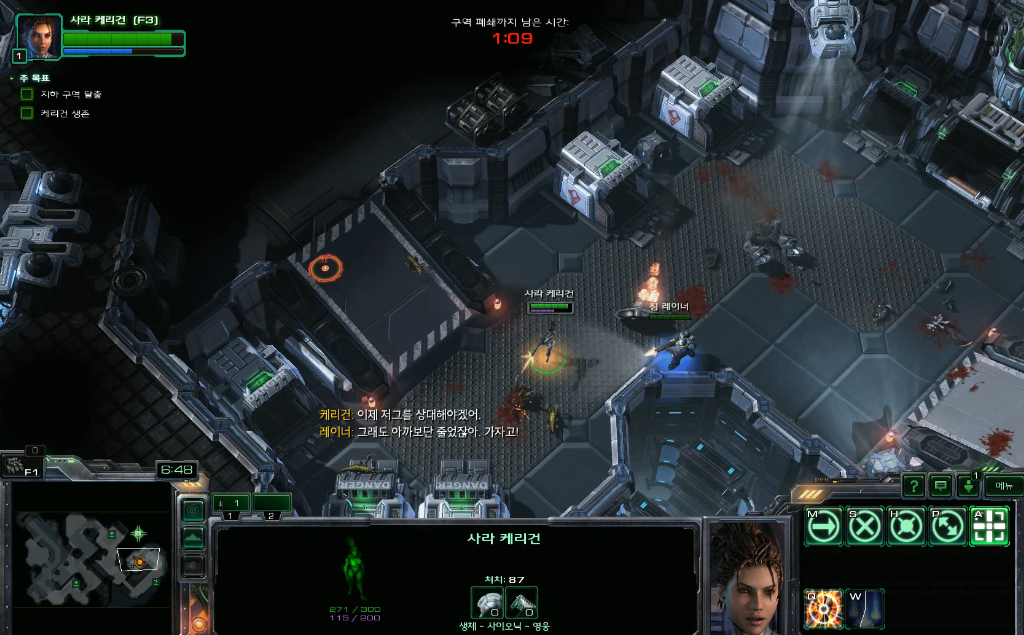
Task: Toggle minimap terrain display button
Action: 192,537
